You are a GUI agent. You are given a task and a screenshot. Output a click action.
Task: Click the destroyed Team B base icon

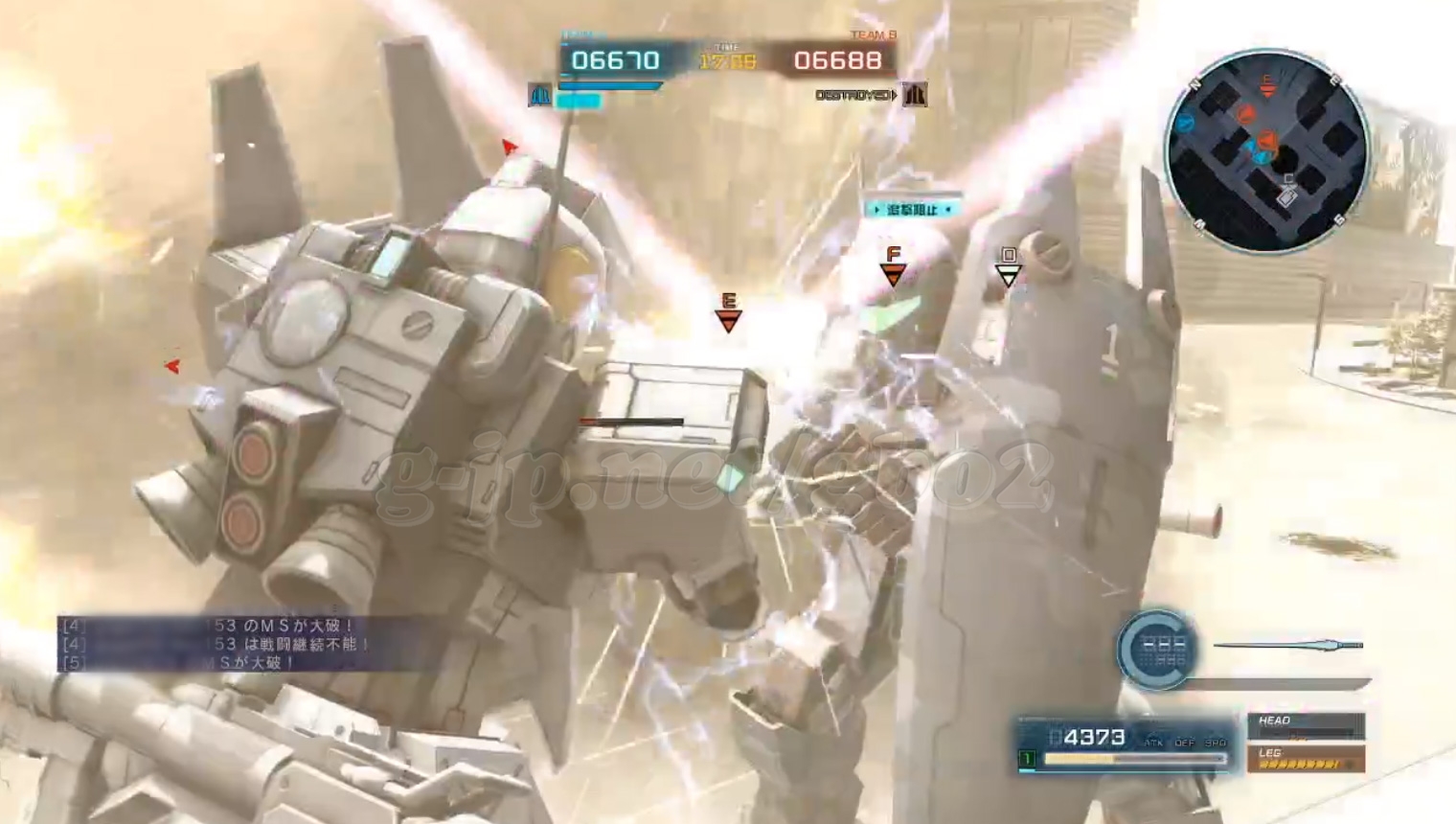coord(915,95)
